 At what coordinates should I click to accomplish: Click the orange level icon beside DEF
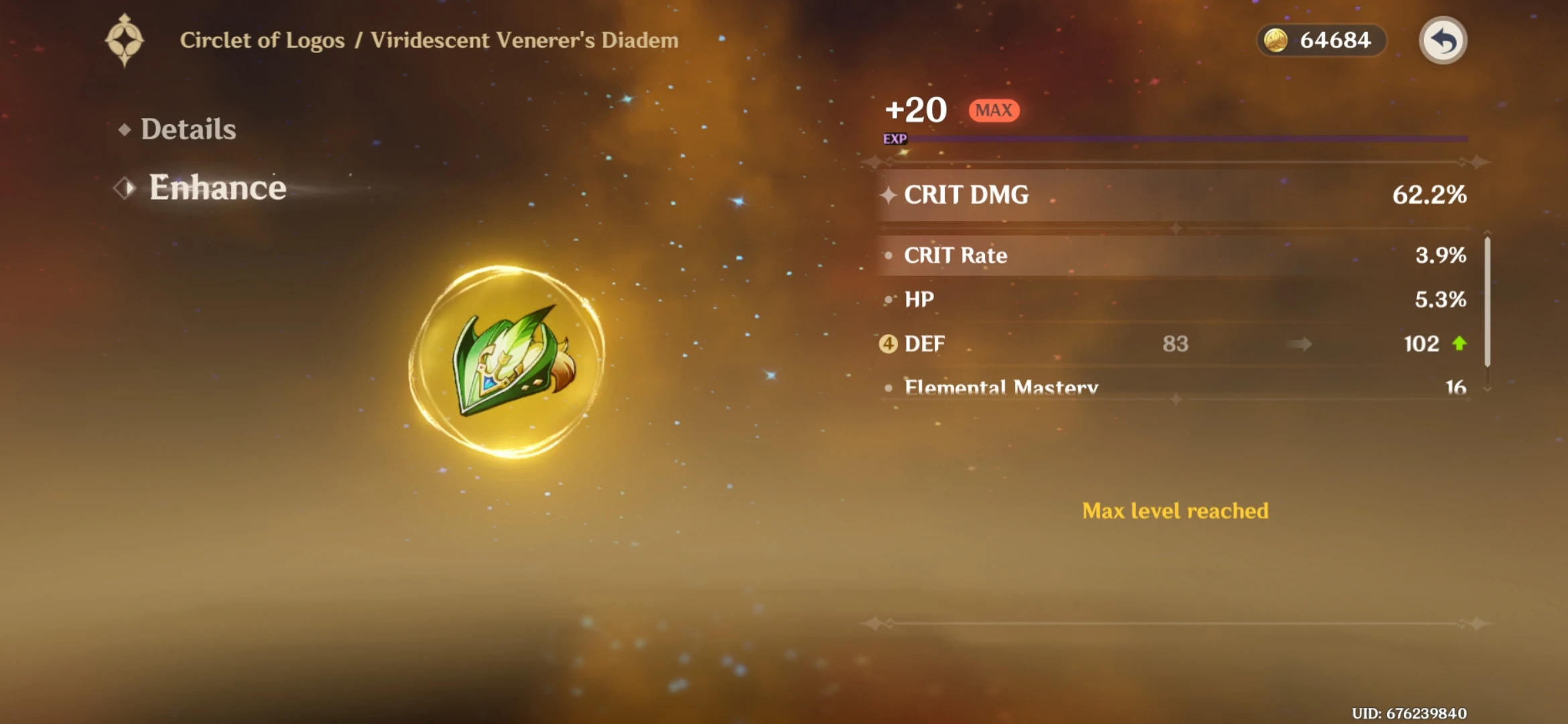pos(889,343)
